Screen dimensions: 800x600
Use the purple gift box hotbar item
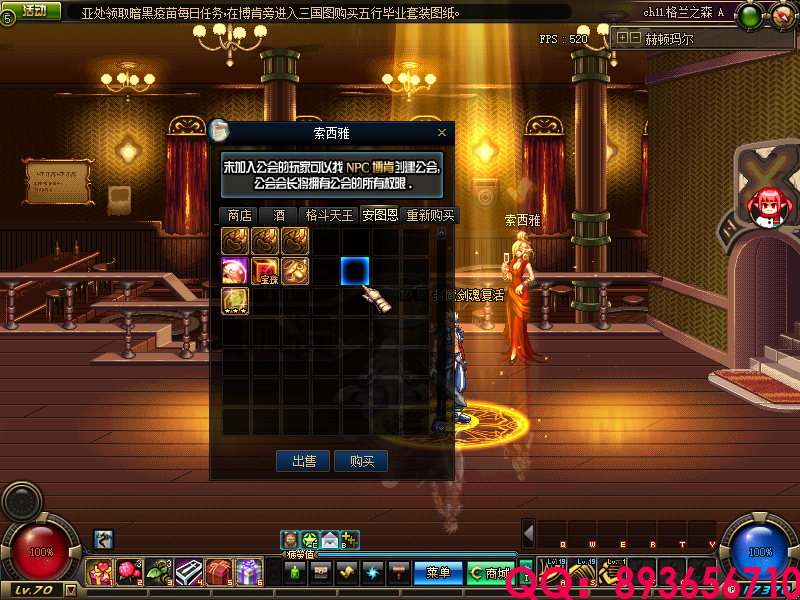[249, 573]
